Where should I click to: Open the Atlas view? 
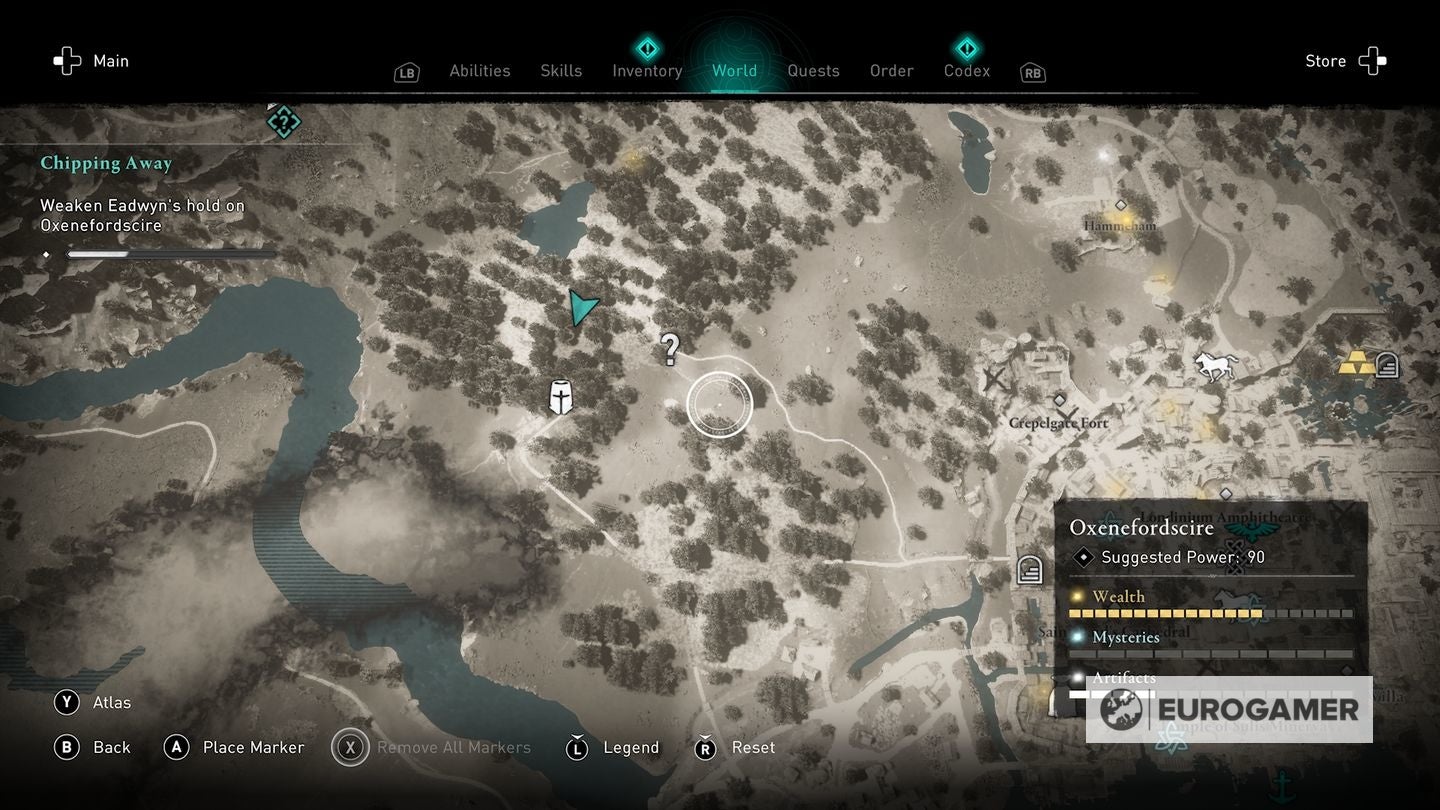point(97,703)
